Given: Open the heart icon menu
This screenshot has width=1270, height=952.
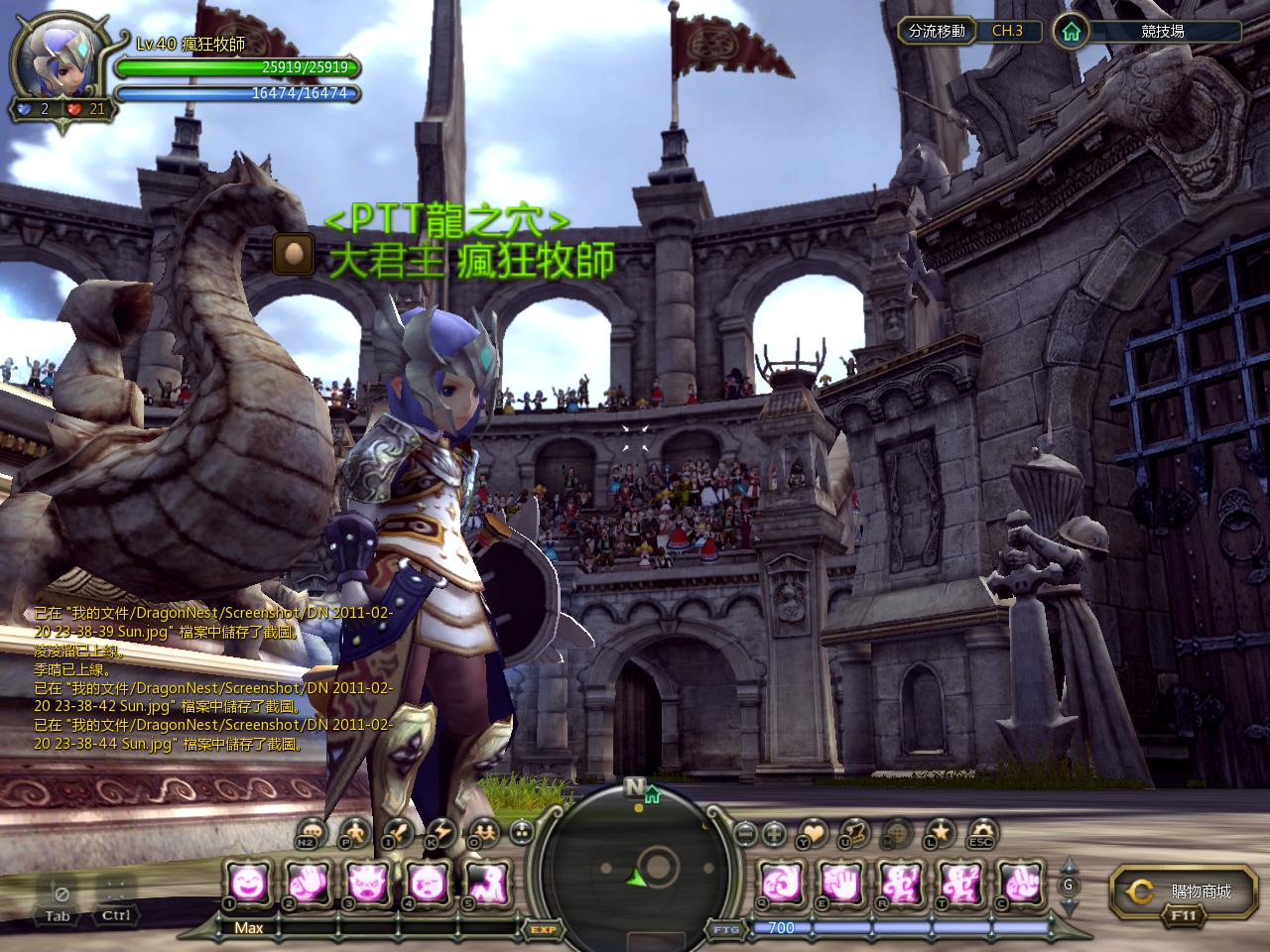Looking at the screenshot, I should tap(812, 831).
